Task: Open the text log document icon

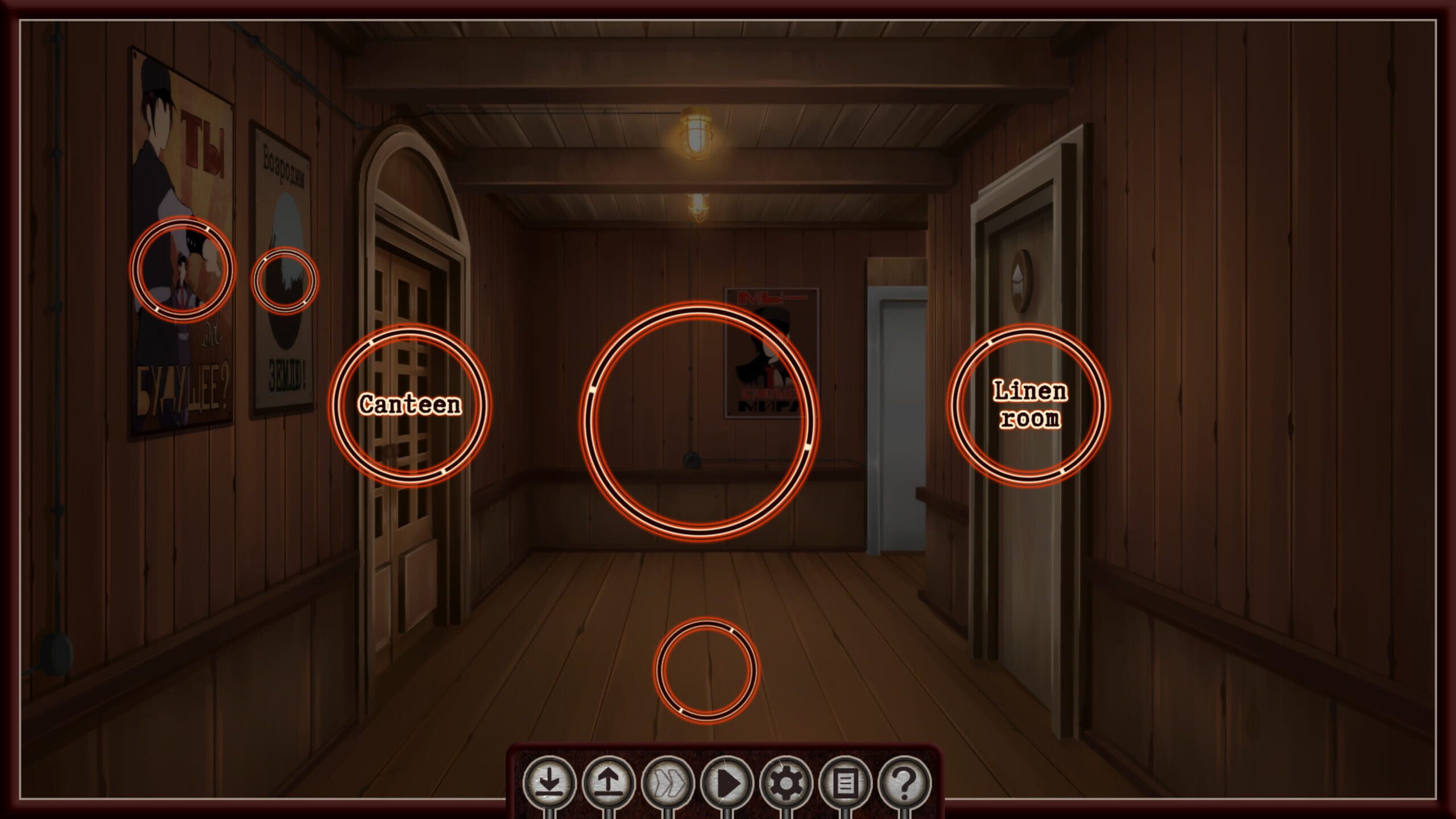Action: tap(846, 784)
